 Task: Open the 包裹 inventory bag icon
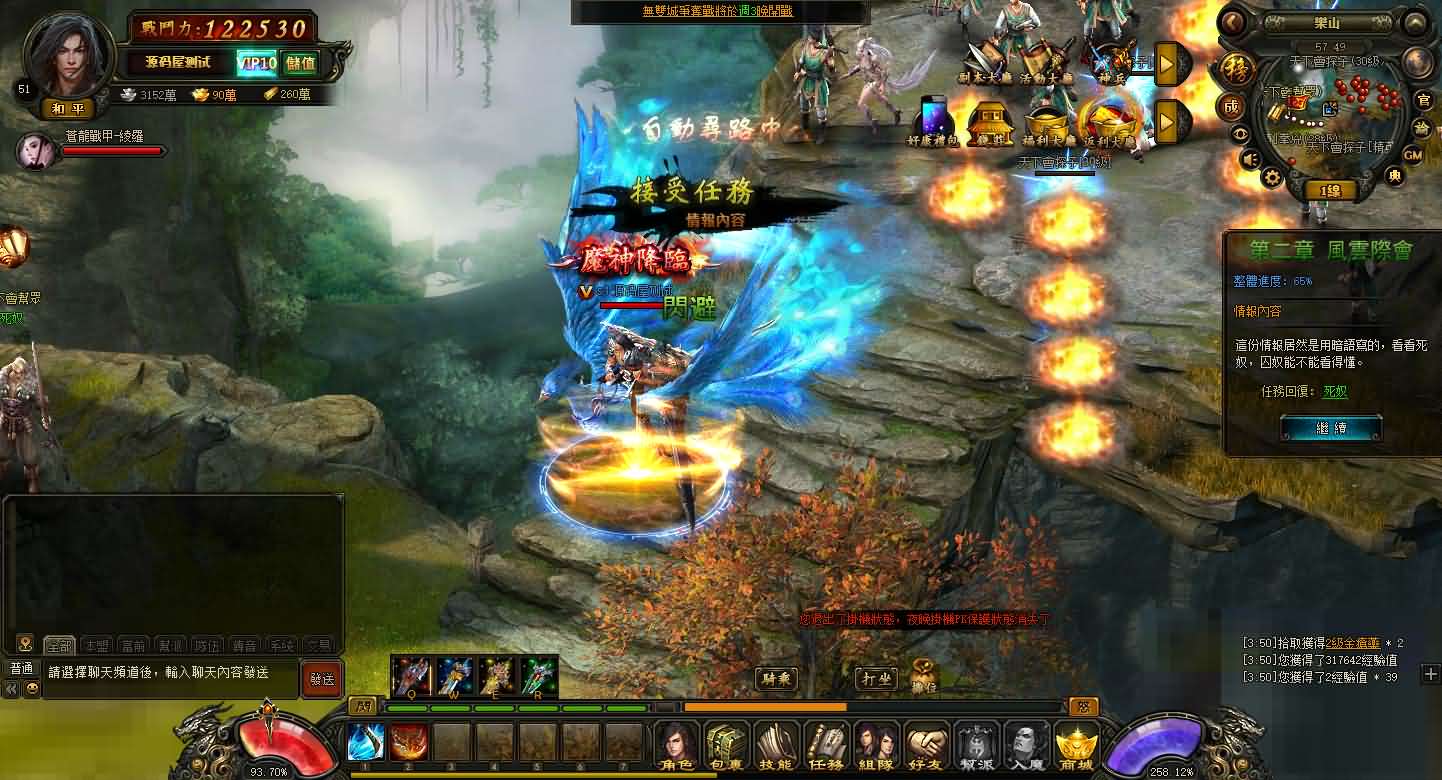click(726, 745)
